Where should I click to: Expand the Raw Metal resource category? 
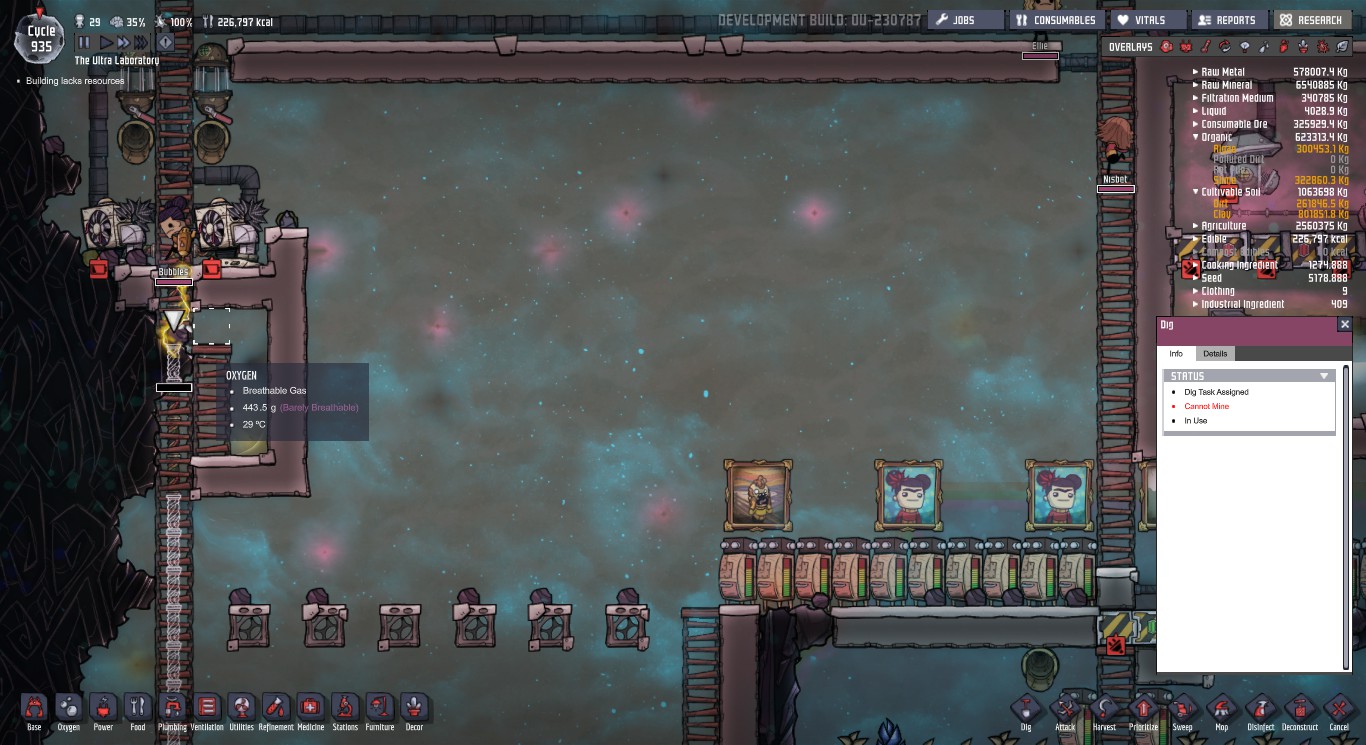click(1196, 71)
